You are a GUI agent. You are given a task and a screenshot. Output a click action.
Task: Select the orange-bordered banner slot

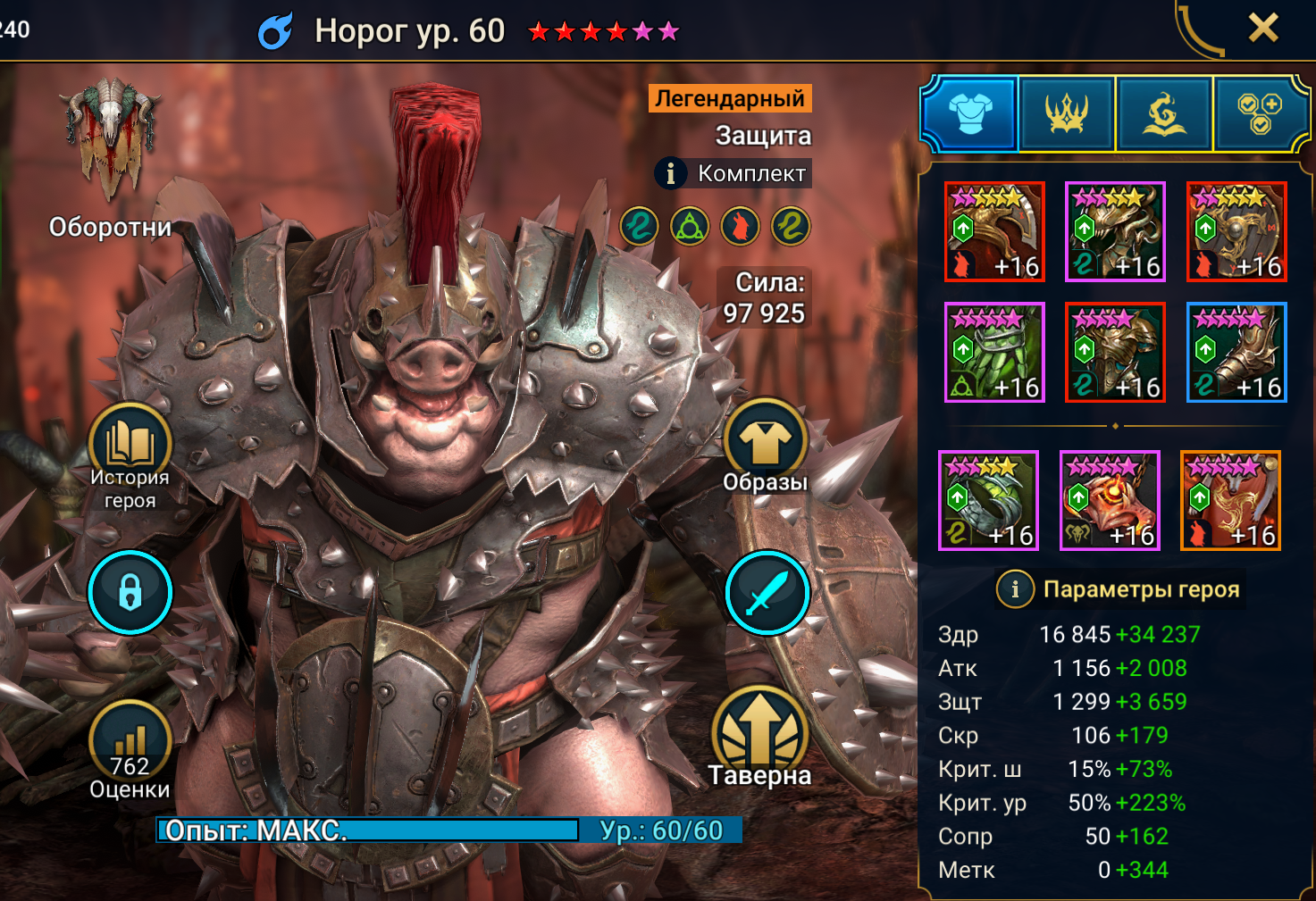point(1230,501)
